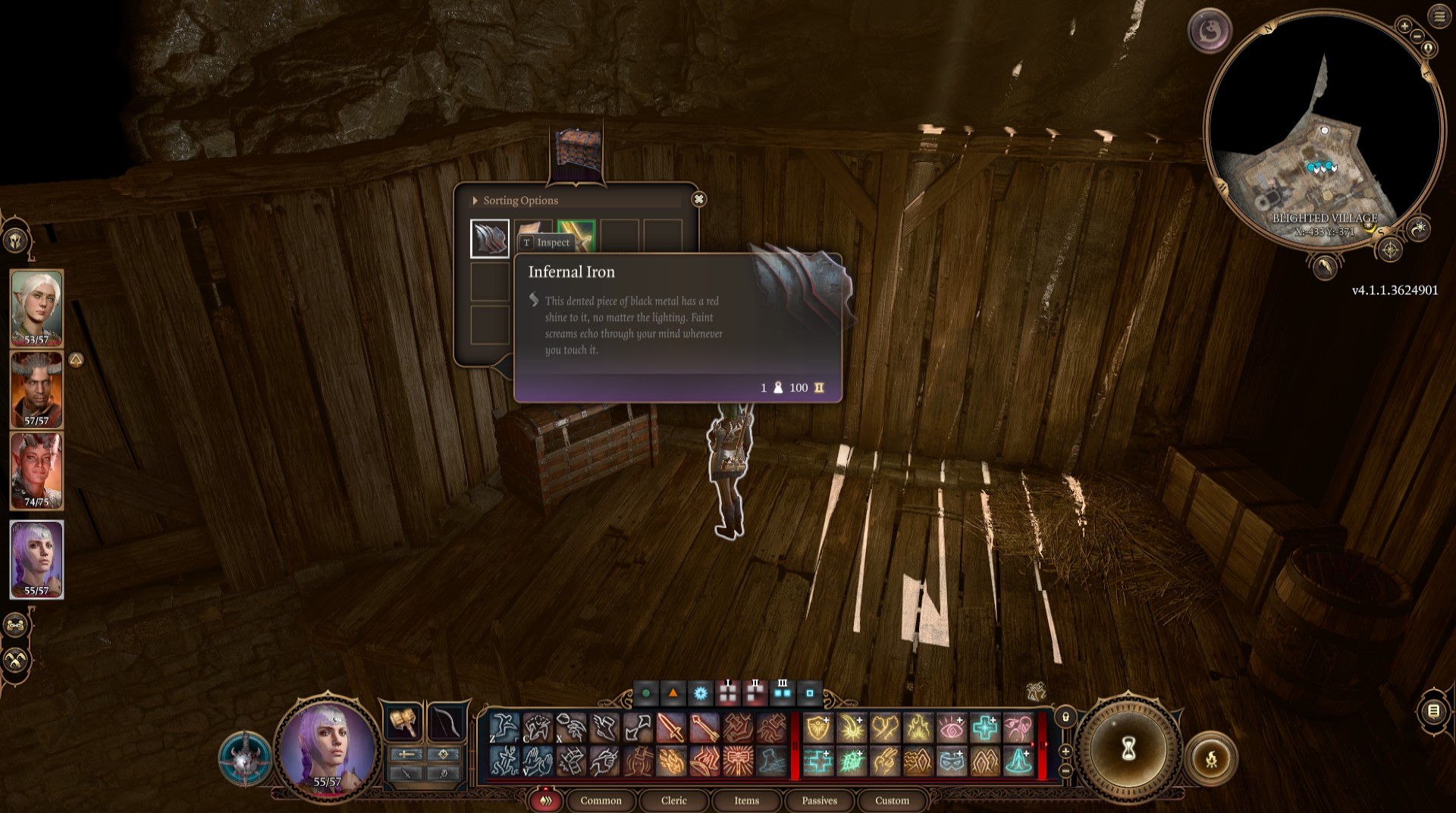
Task: Take the Infernal Iron from the chest
Action: coord(490,239)
